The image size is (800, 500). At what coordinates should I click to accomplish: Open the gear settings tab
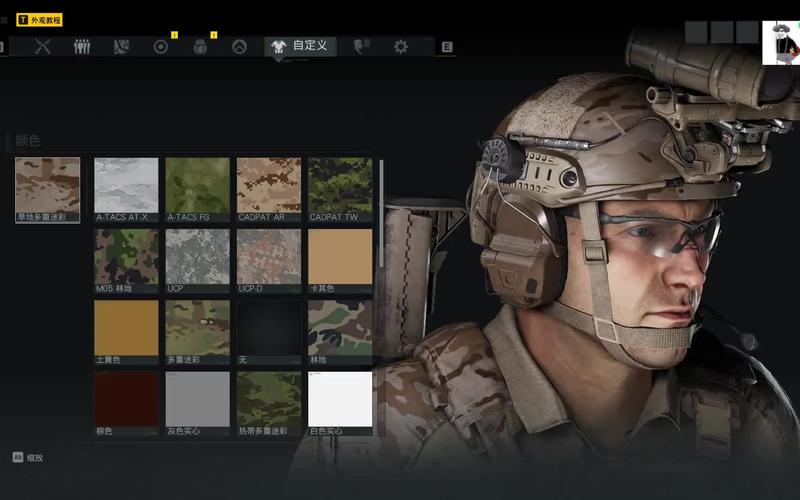click(400, 46)
